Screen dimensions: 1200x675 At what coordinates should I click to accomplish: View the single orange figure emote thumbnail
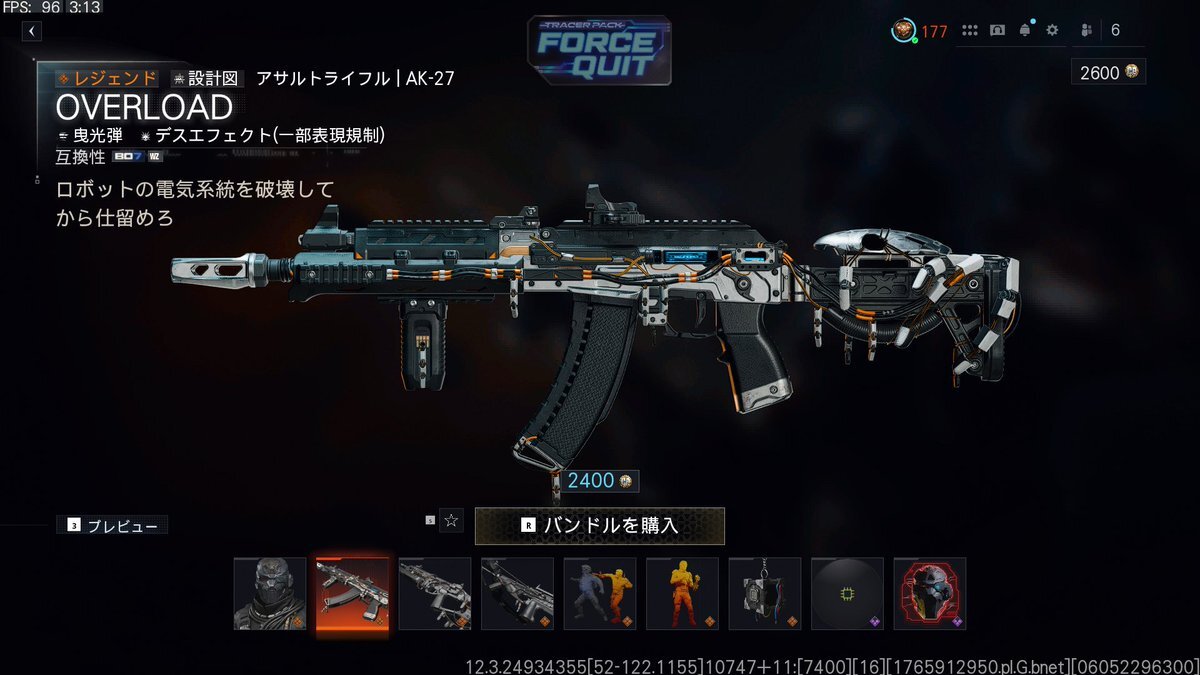tap(682, 593)
